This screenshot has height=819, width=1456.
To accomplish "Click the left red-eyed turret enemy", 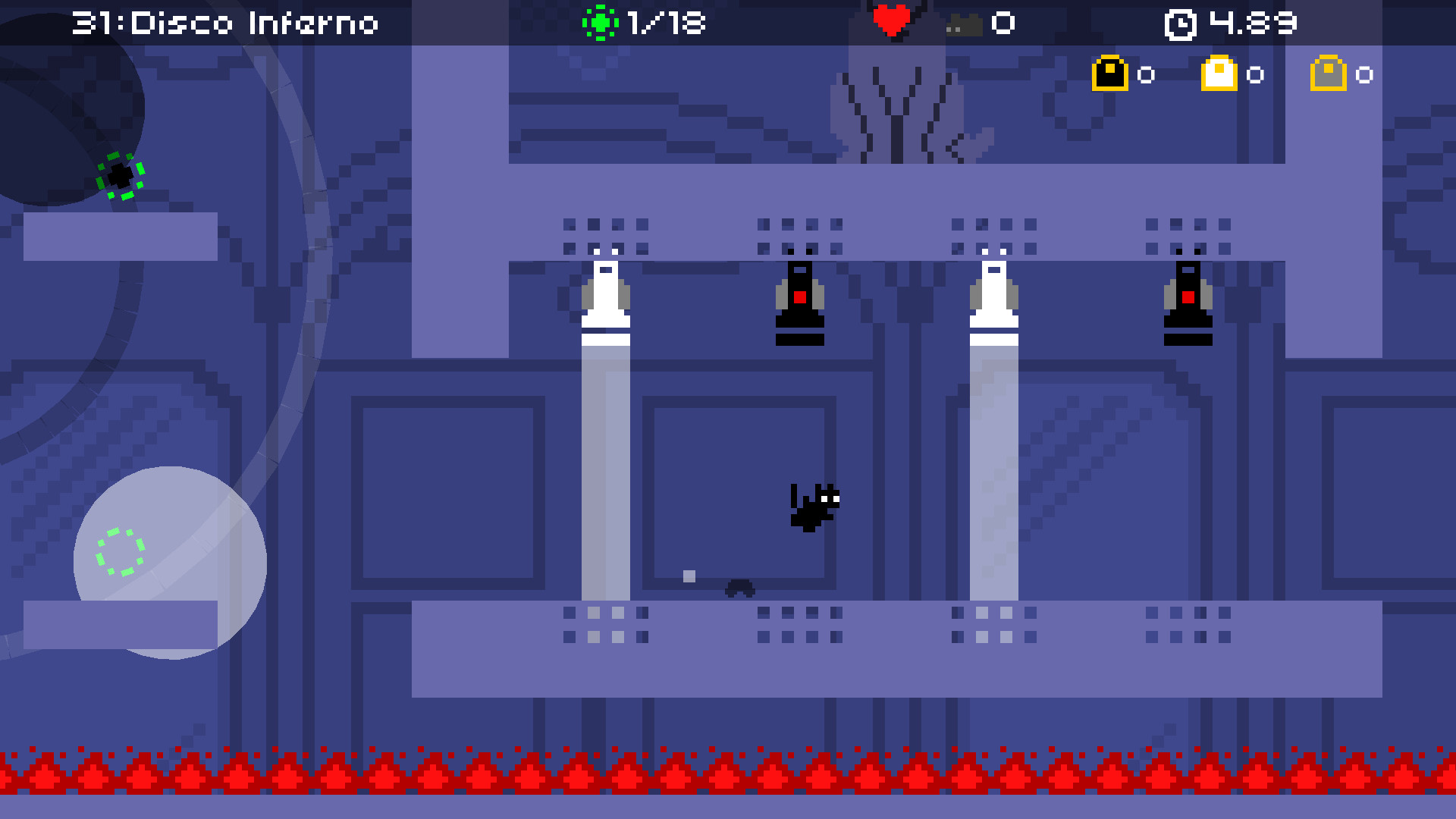I will pyautogui.click(x=799, y=296).
